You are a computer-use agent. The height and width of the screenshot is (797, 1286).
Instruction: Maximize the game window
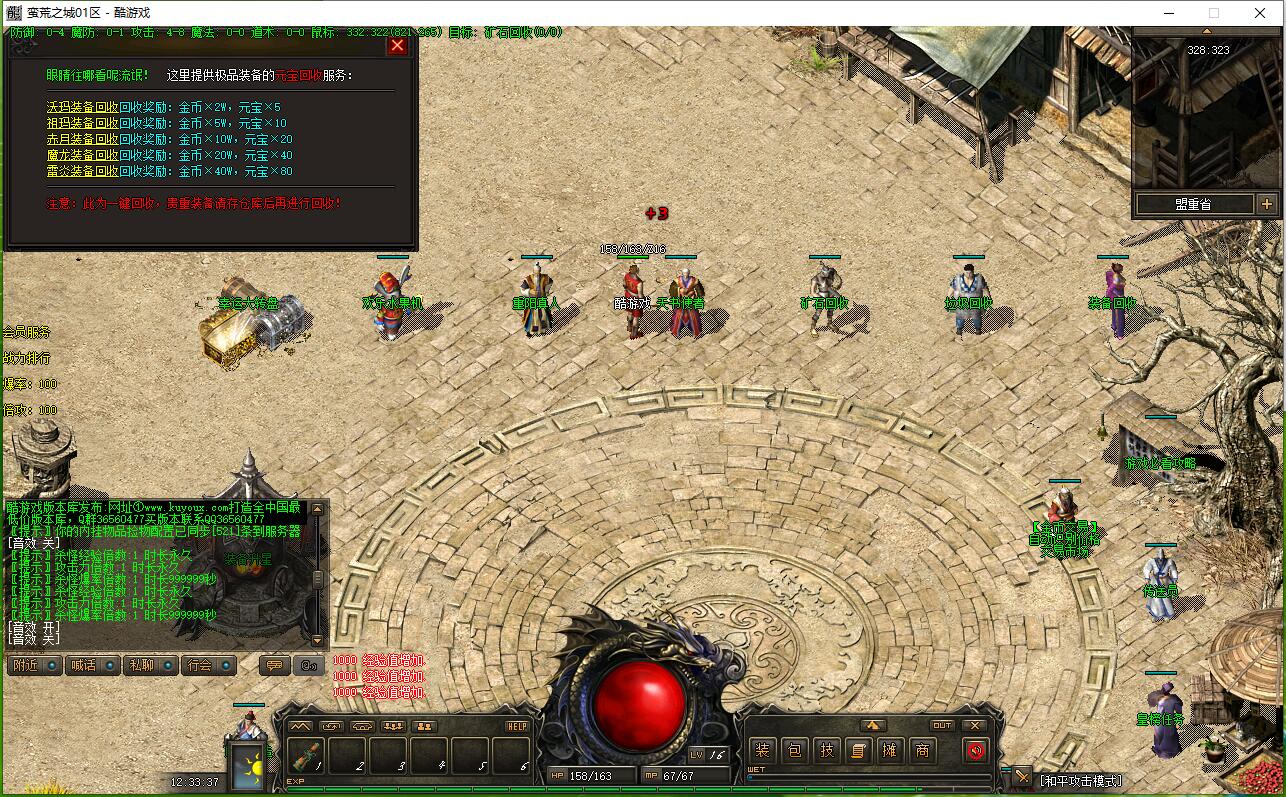pos(1214,13)
